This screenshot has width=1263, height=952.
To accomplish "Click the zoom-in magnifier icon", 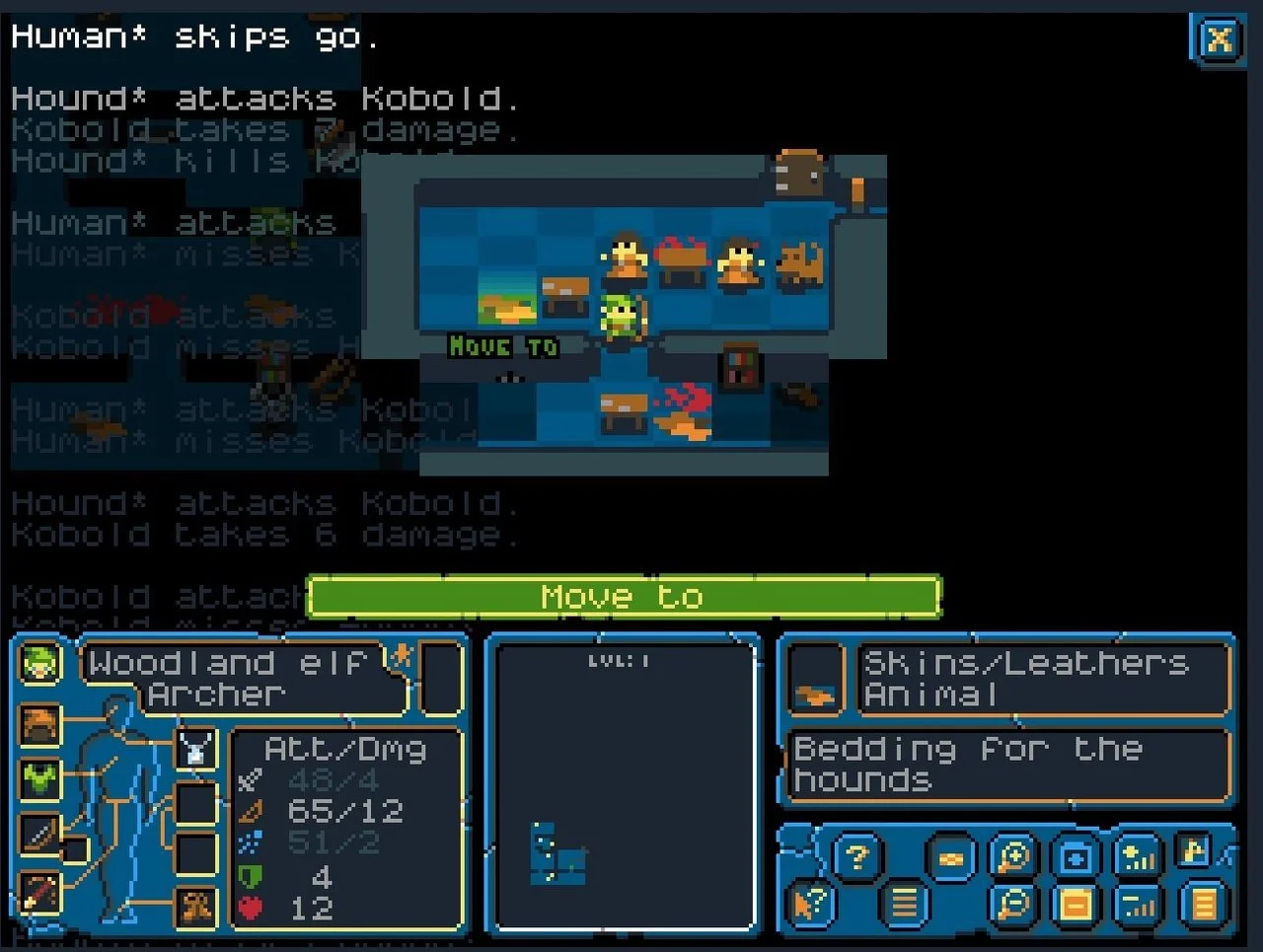I will pyautogui.click(x=1011, y=858).
